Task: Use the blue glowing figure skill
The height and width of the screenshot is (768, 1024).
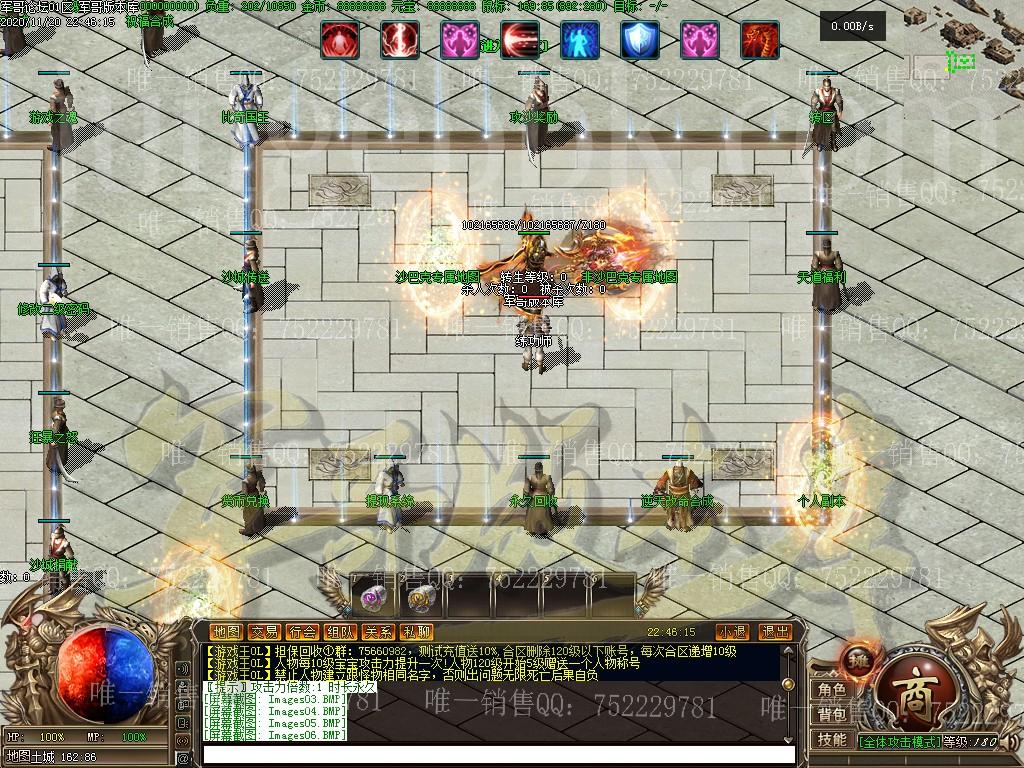Action: 580,41
